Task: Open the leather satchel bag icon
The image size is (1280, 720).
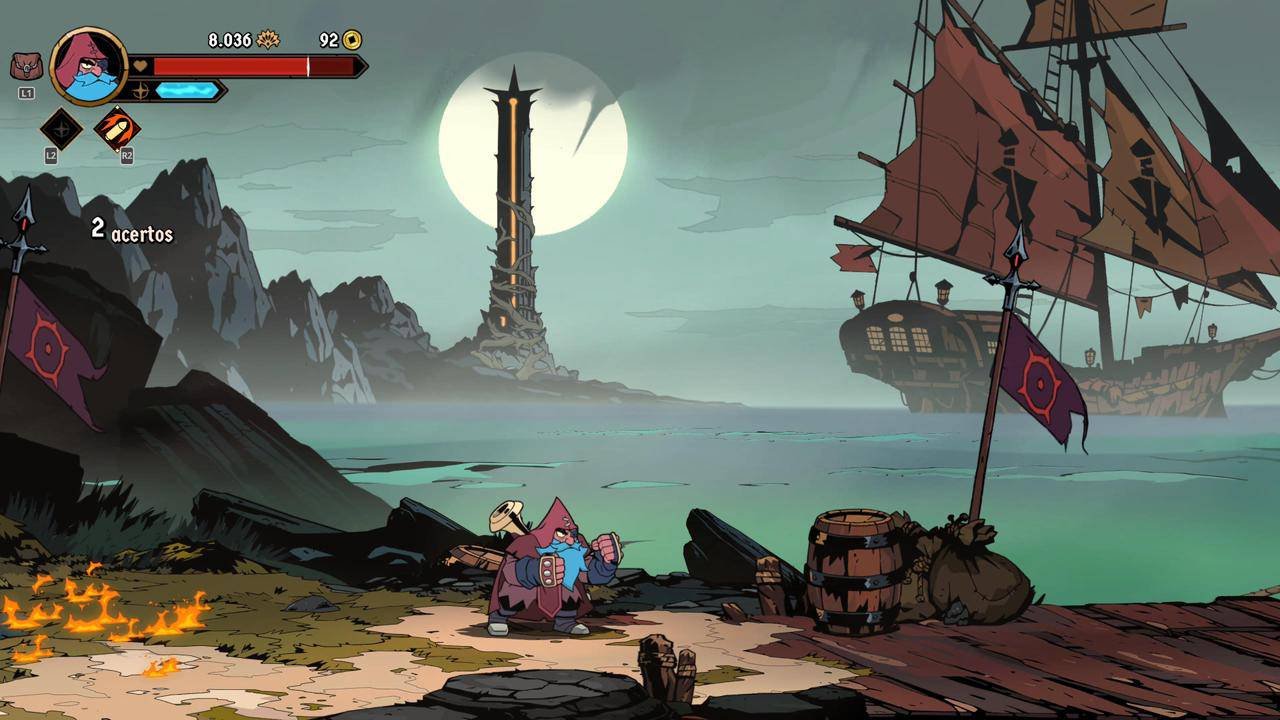Action: click(26, 67)
